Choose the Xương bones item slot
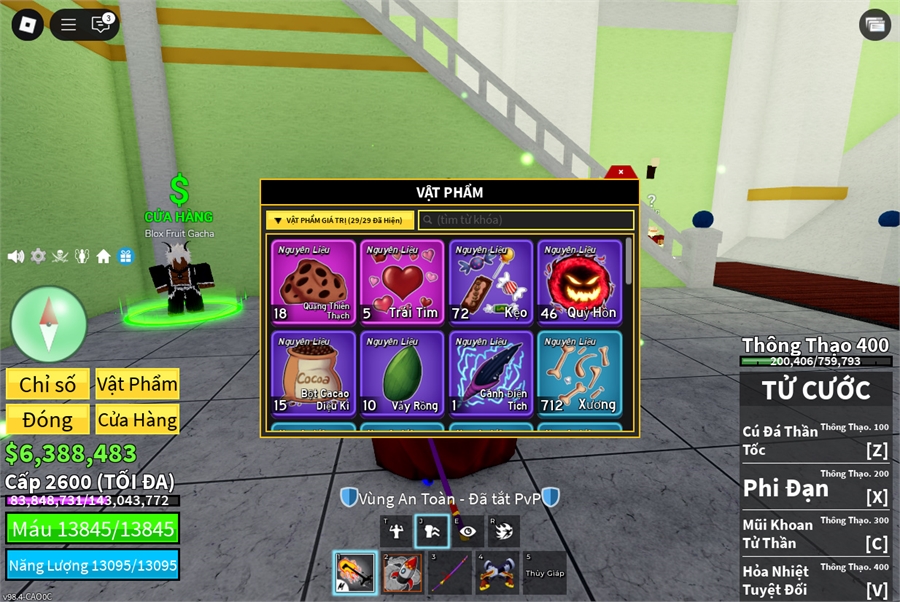The image size is (900, 602). coord(578,372)
